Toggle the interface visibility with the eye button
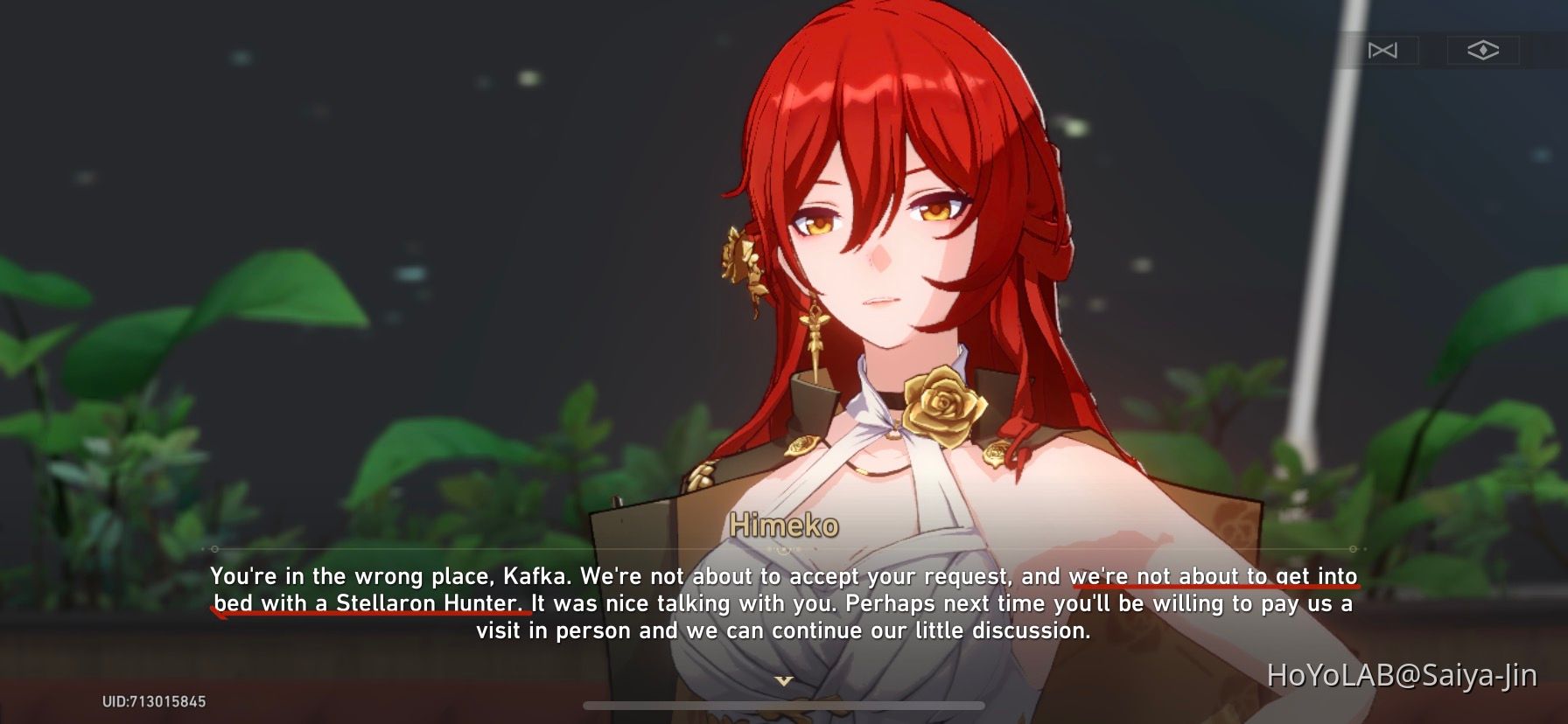The width and height of the screenshot is (1568, 724). click(x=1485, y=50)
